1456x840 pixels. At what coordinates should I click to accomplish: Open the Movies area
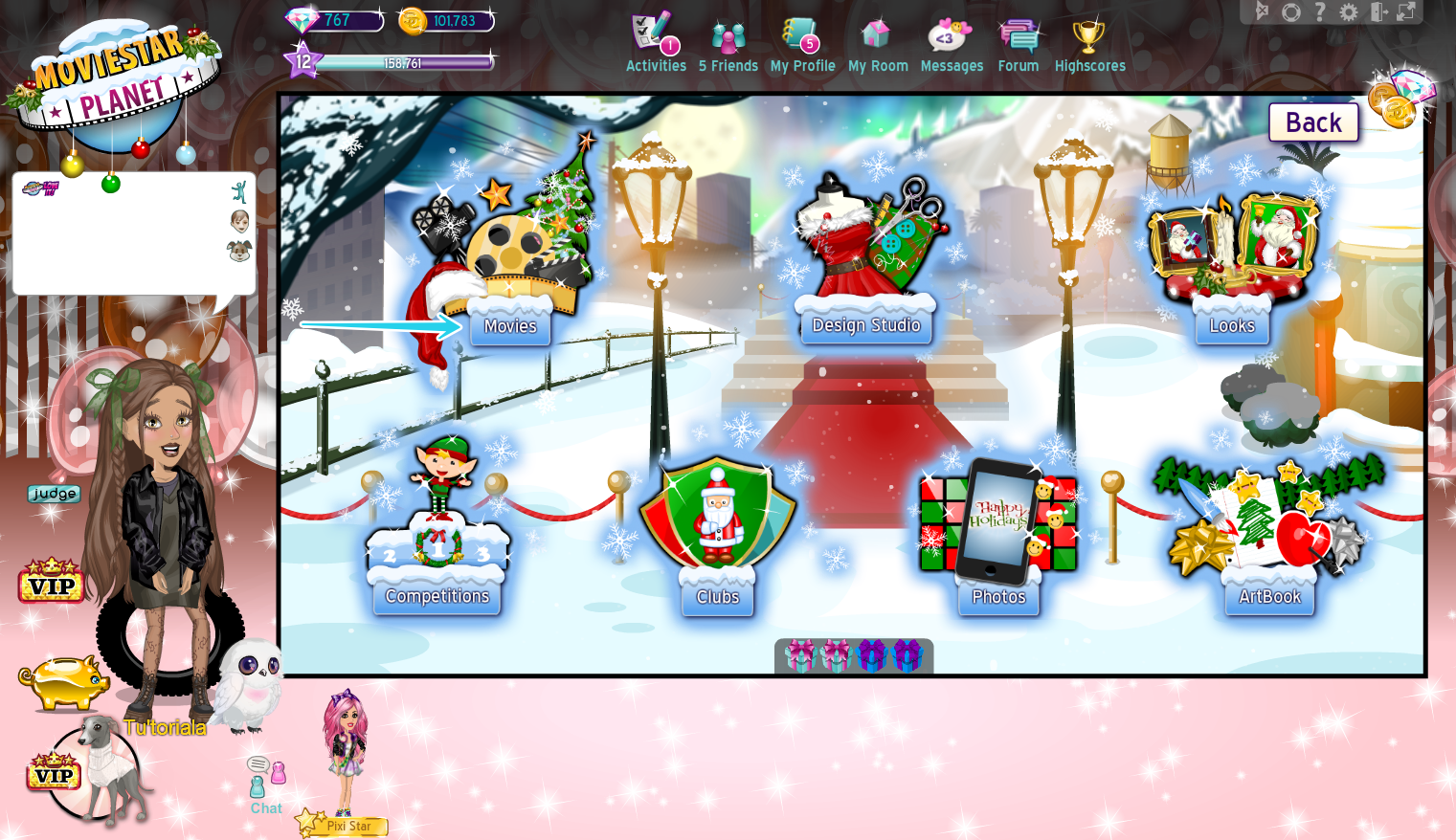pos(510,325)
